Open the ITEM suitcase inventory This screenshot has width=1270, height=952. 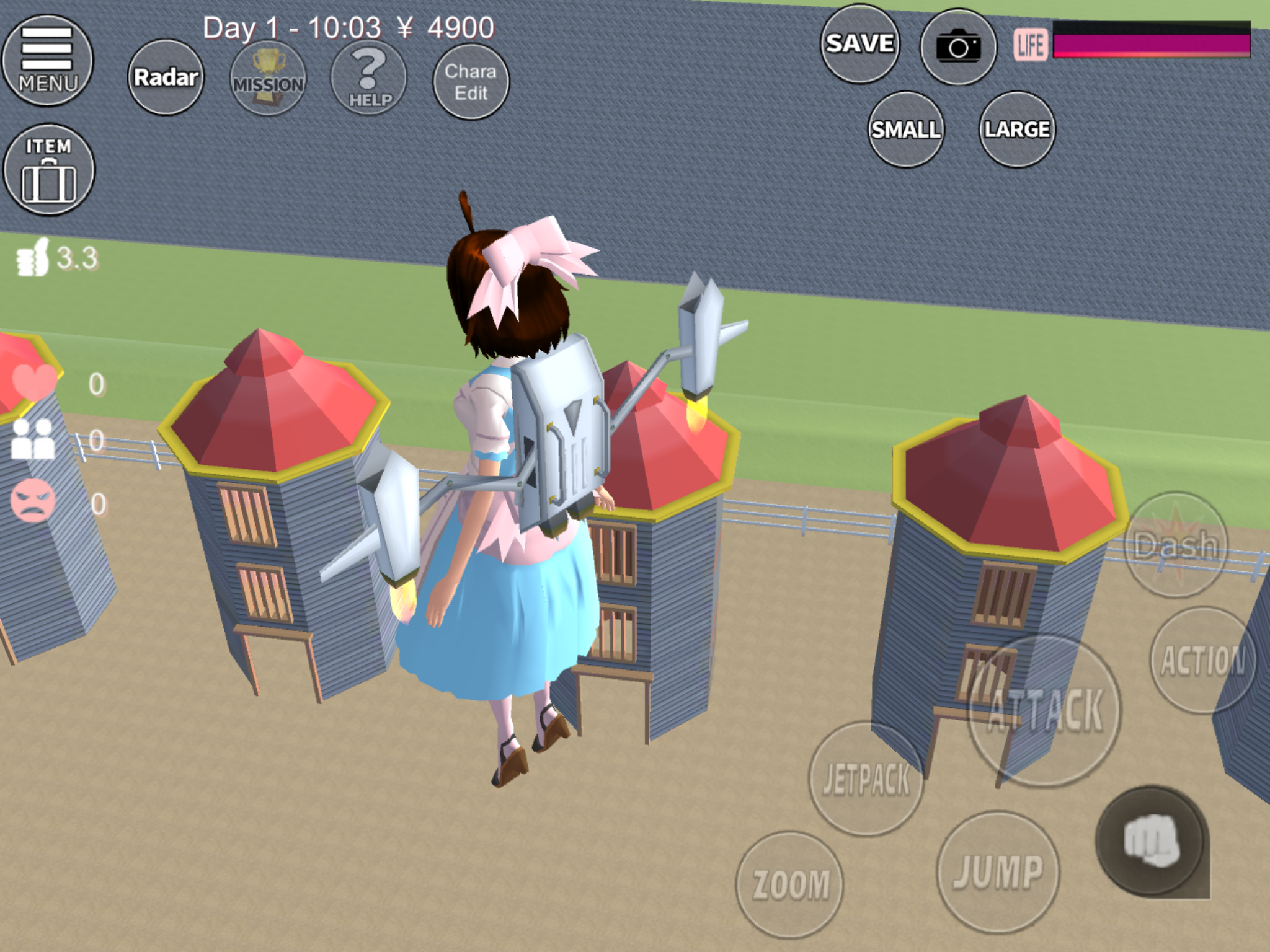[49, 170]
